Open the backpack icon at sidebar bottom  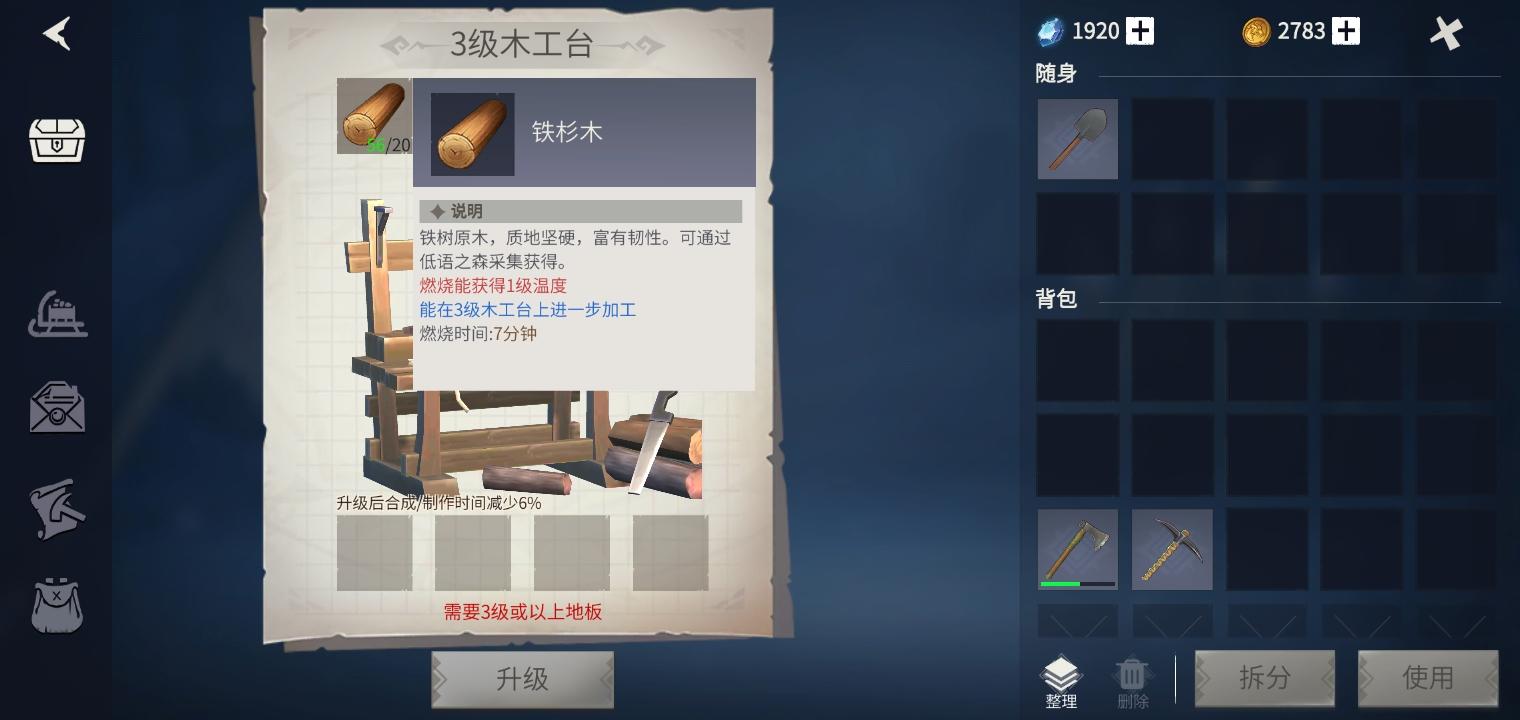57,606
